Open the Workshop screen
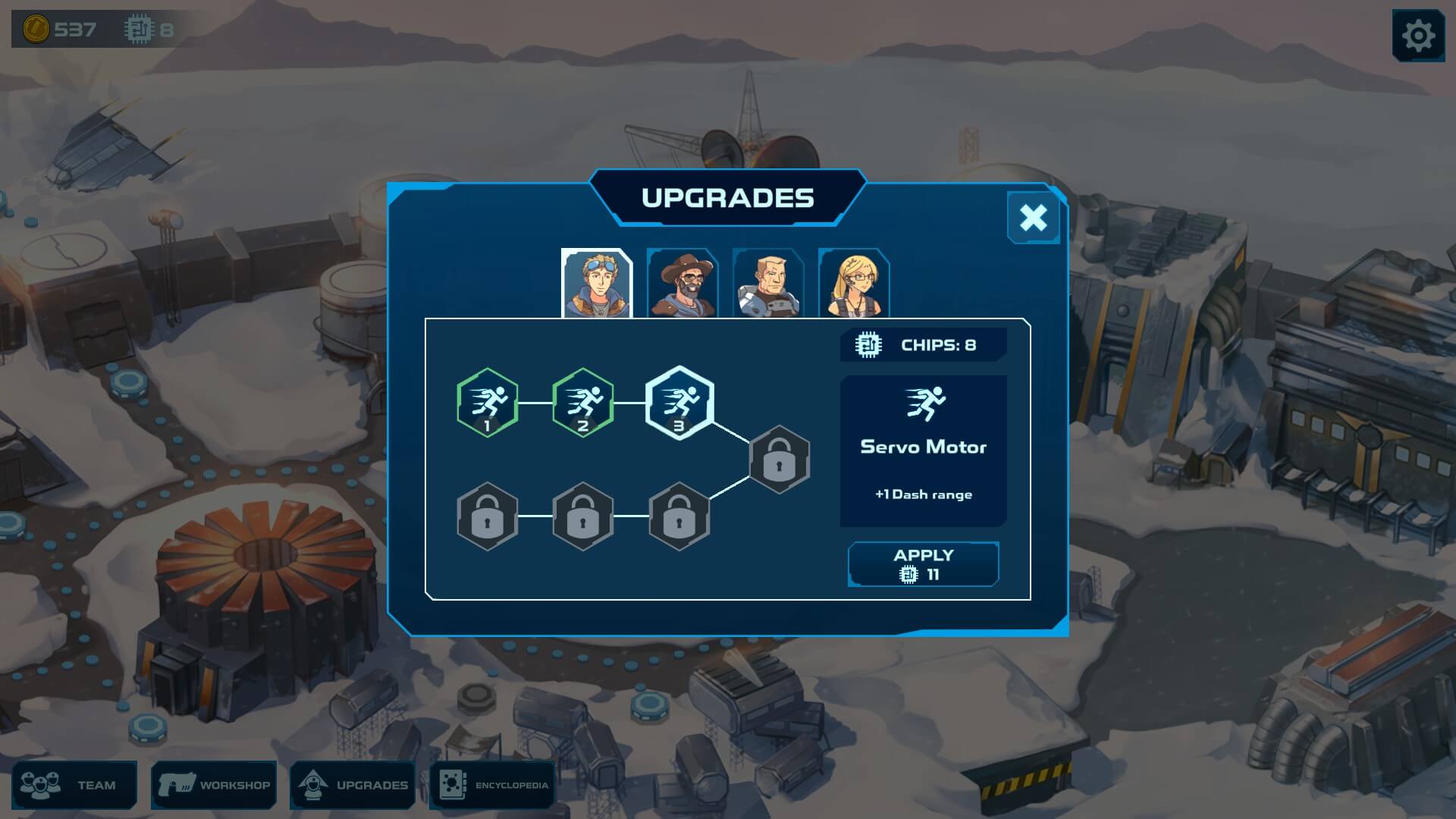Image resolution: width=1456 pixels, height=819 pixels. [x=214, y=785]
